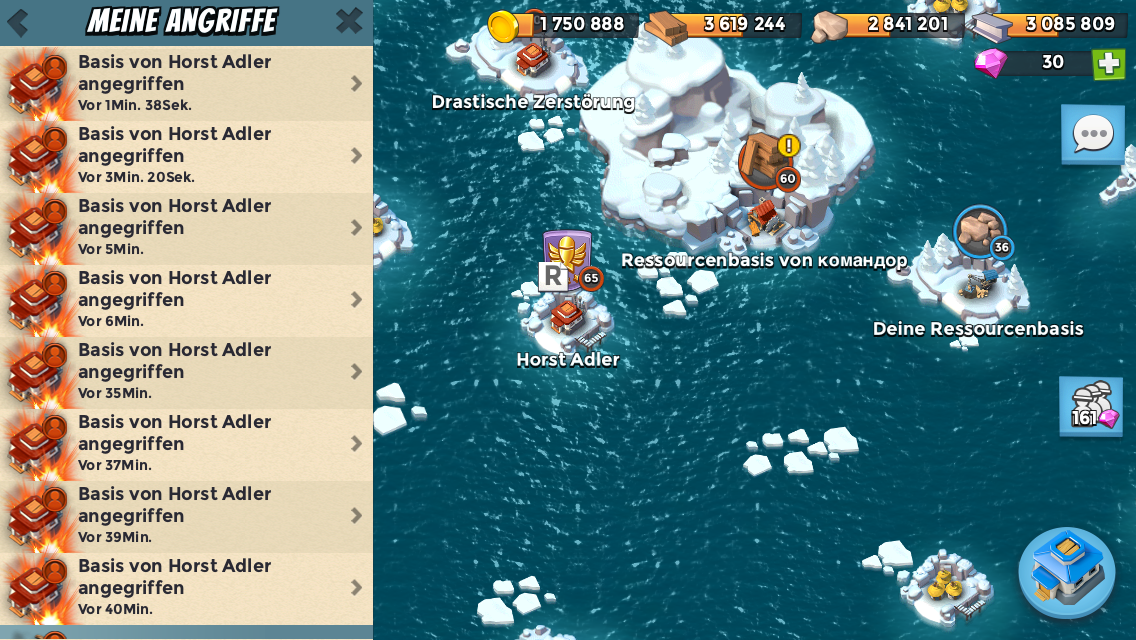
Task: Select the attack from 40 Min. ago
Action: [186, 587]
